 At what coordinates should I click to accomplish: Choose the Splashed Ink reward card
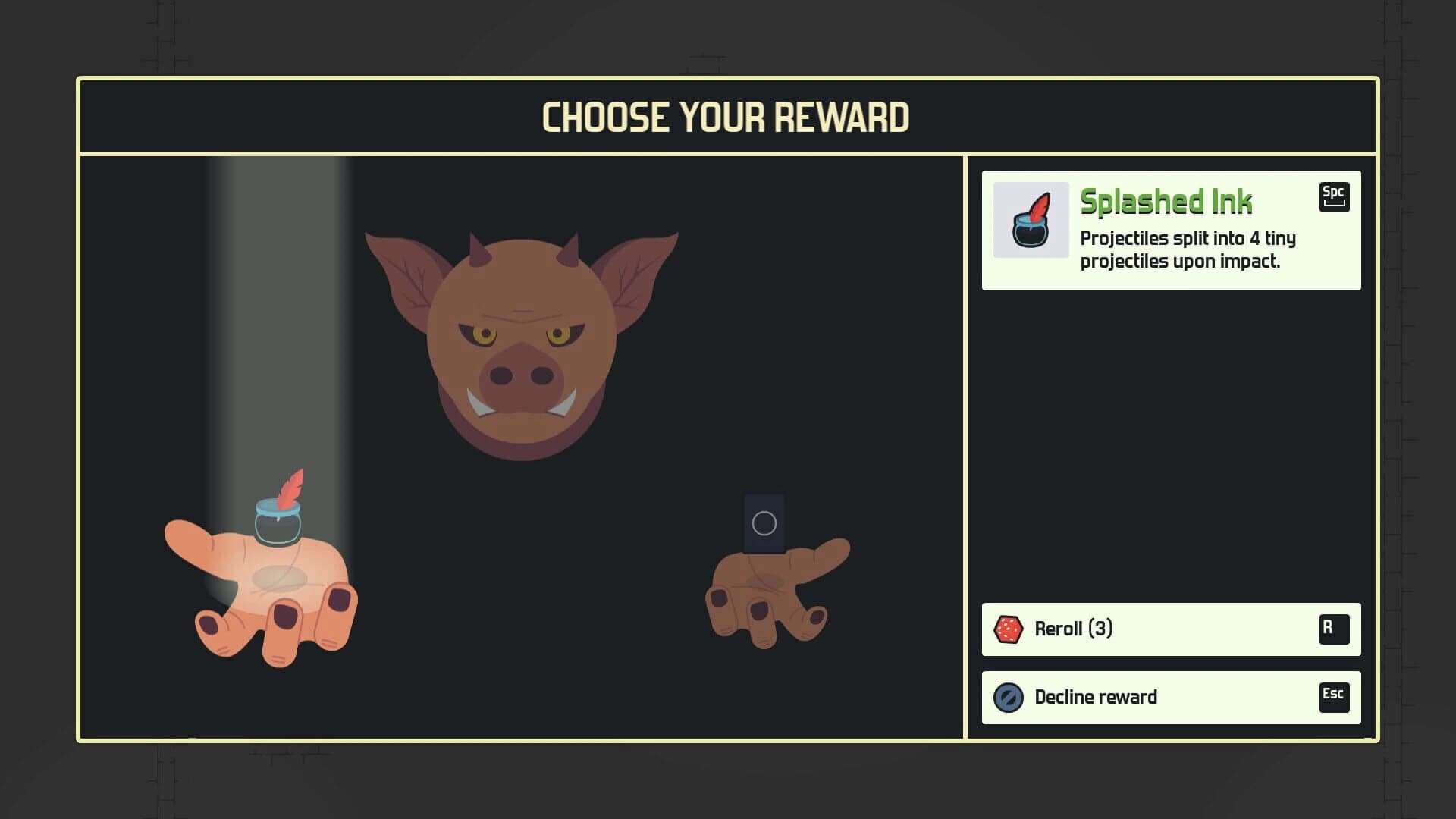[x=1170, y=230]
